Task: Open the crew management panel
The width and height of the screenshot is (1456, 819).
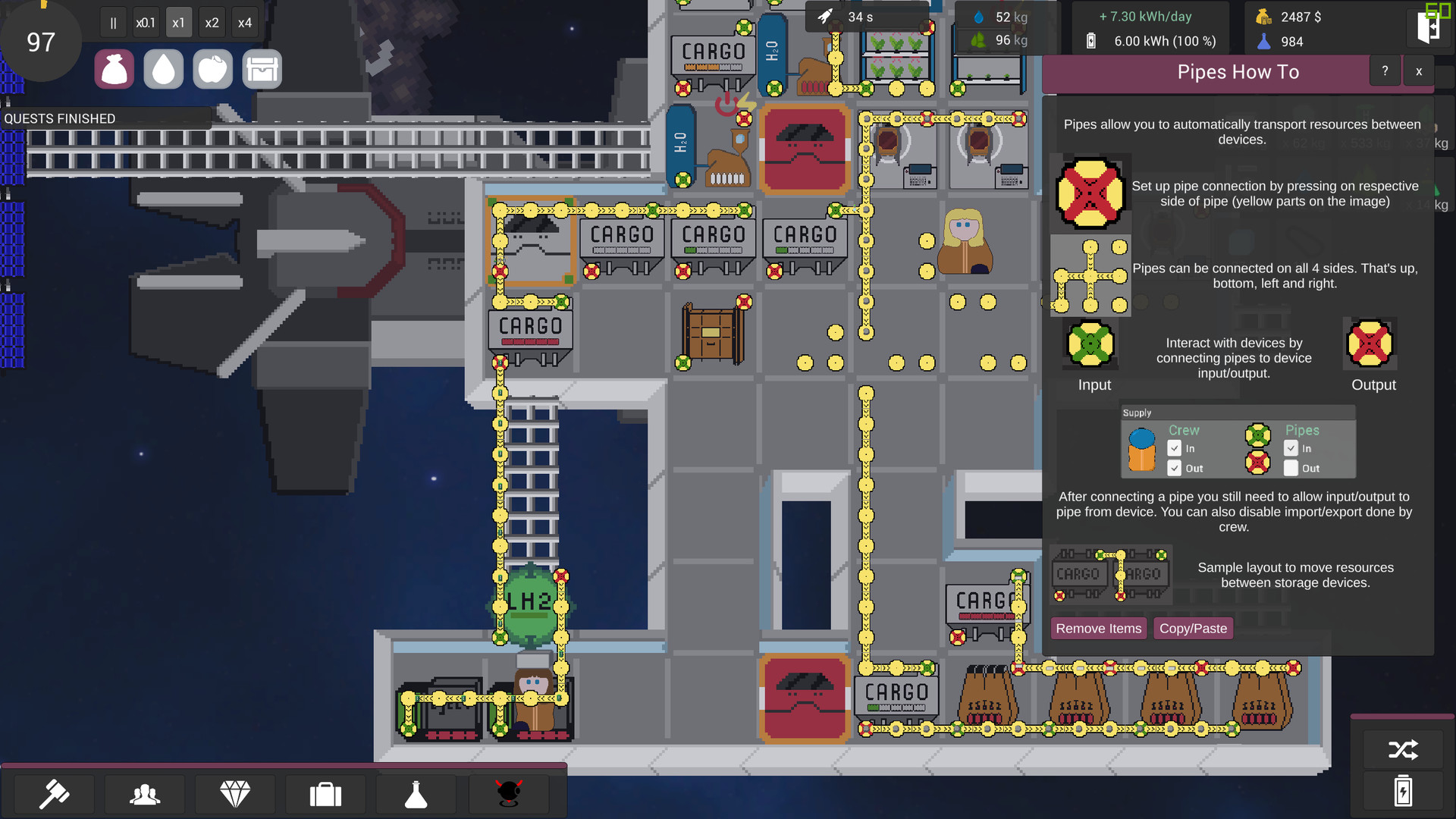Action: click(x=144, y=794)
